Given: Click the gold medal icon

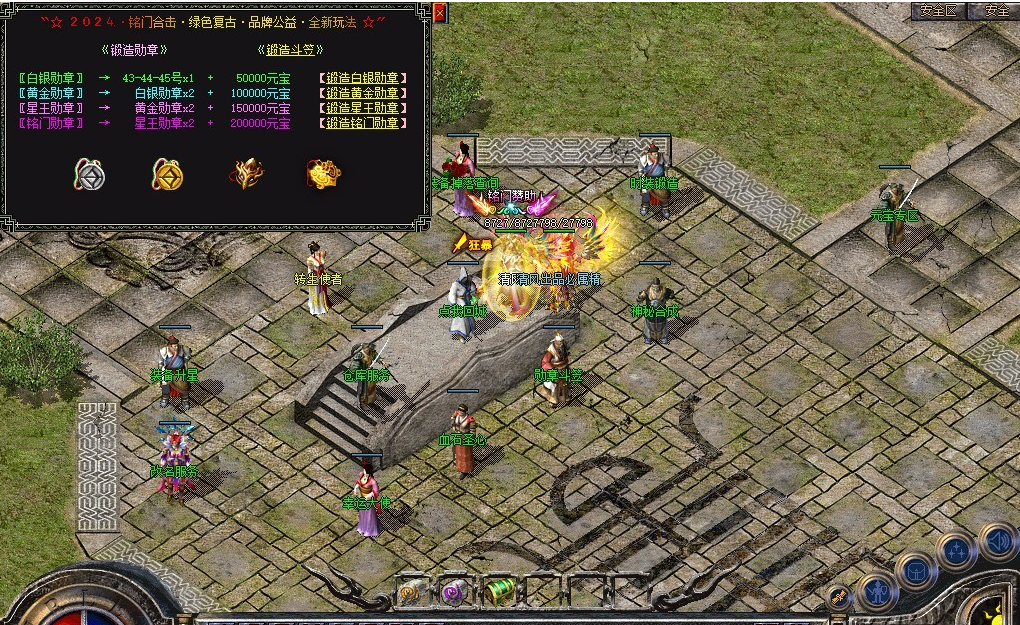Looking at the screenshot, I should 167,175.
